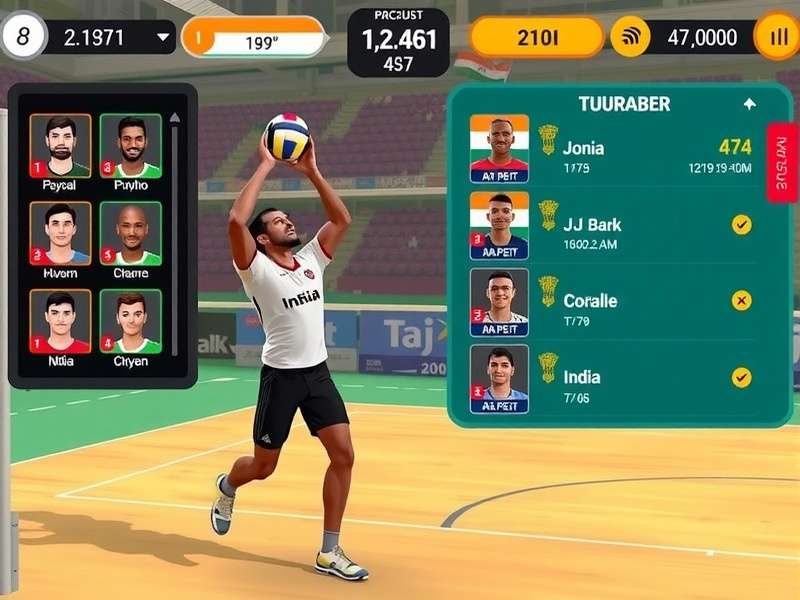
Task: Click the signal icon beside 47,0000
Action: click(630, 38)
